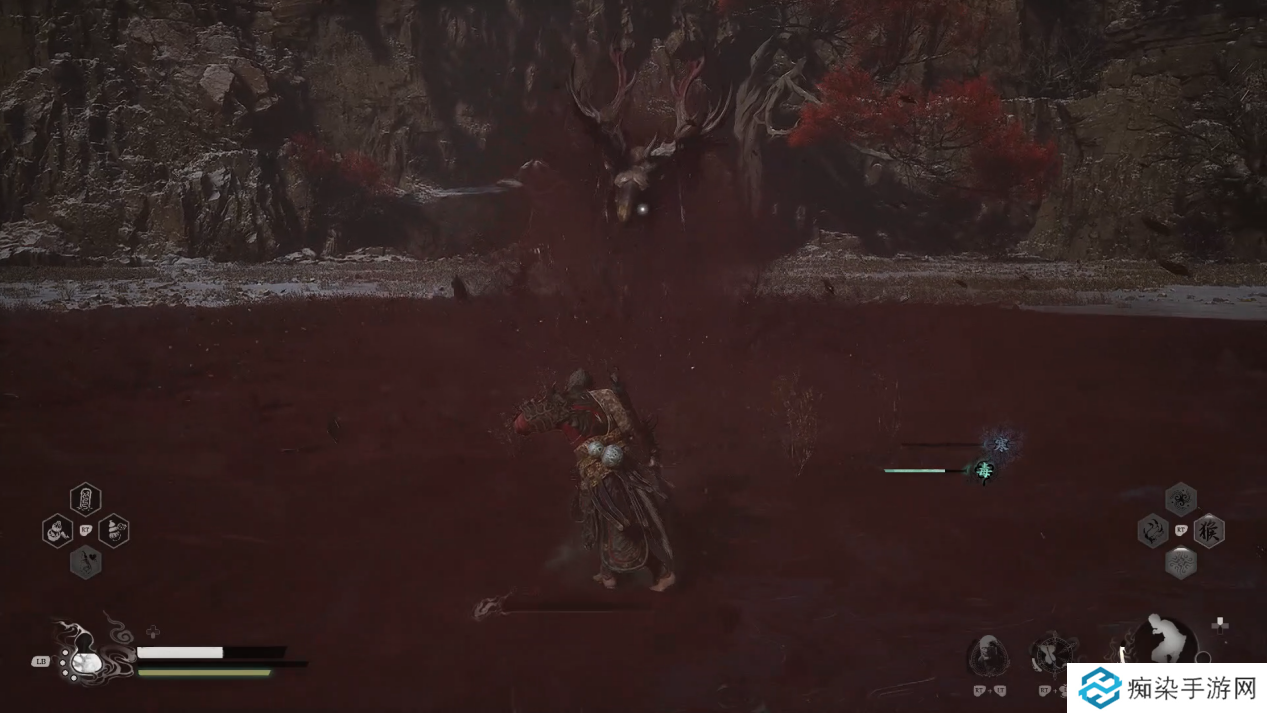Select the right jar consumable slot
Viewport: 1267px width, 713px height.
click(x=114, y=530)
